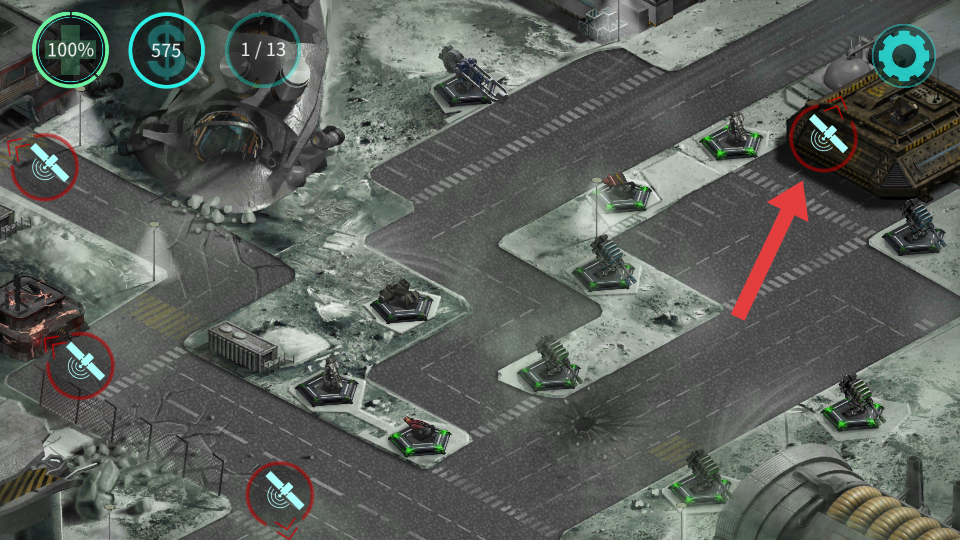This screenshot has width=960, height=540.
Task: Activate the satellite marker nearest the crashed spaceship
Action: click(x=45, y=166)
